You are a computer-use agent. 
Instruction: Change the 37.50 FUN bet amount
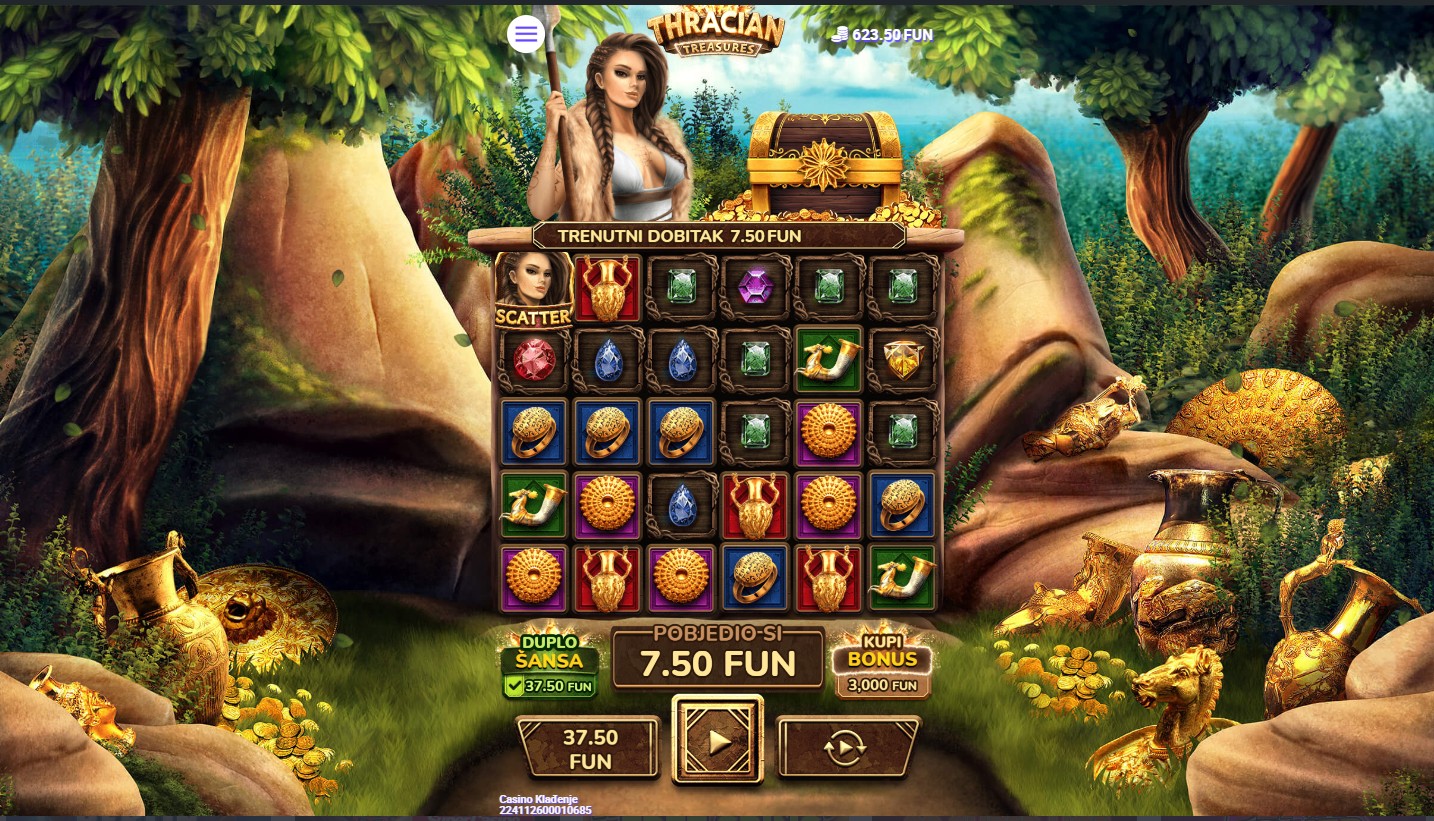tap(589, 748)
